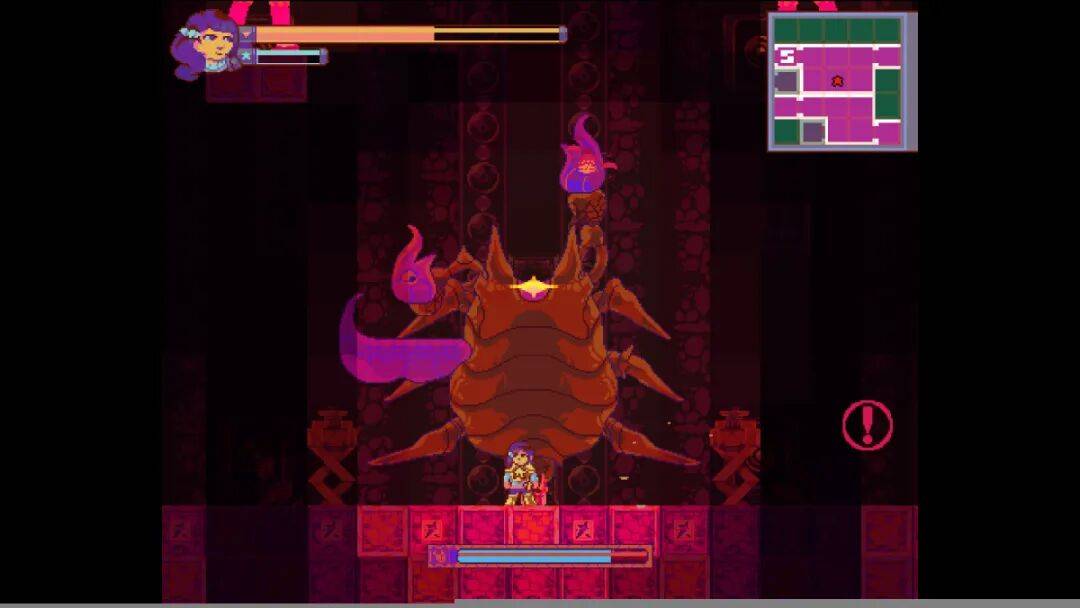1080x608 pixels.
Task: Select the purple-haired heroine portrait
Action: click(207, 44)
